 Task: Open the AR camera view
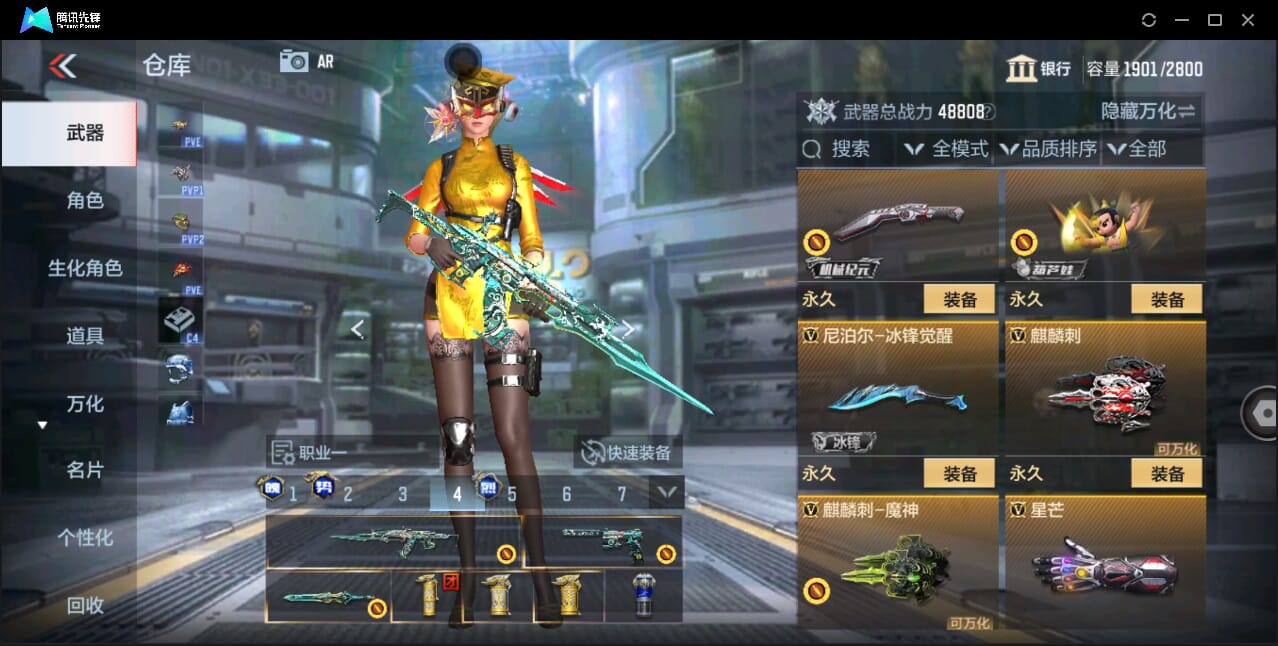point(306,61)
